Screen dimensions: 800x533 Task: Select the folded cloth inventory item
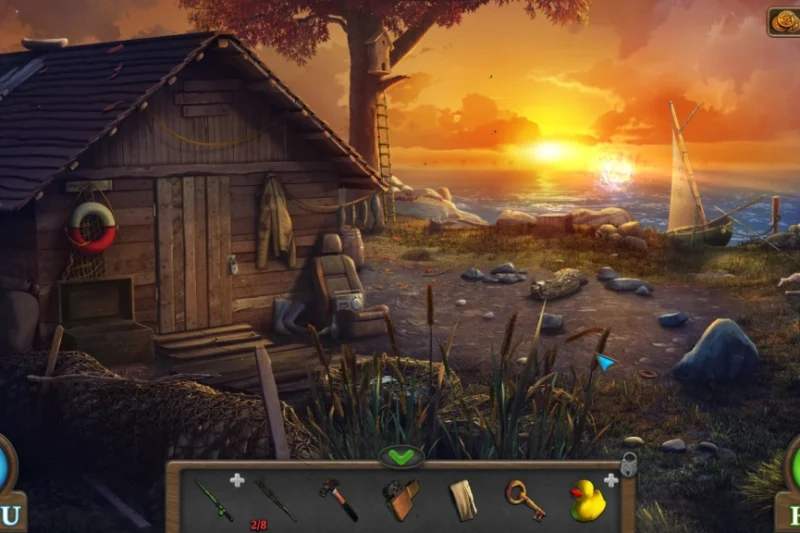pos(463,499)
